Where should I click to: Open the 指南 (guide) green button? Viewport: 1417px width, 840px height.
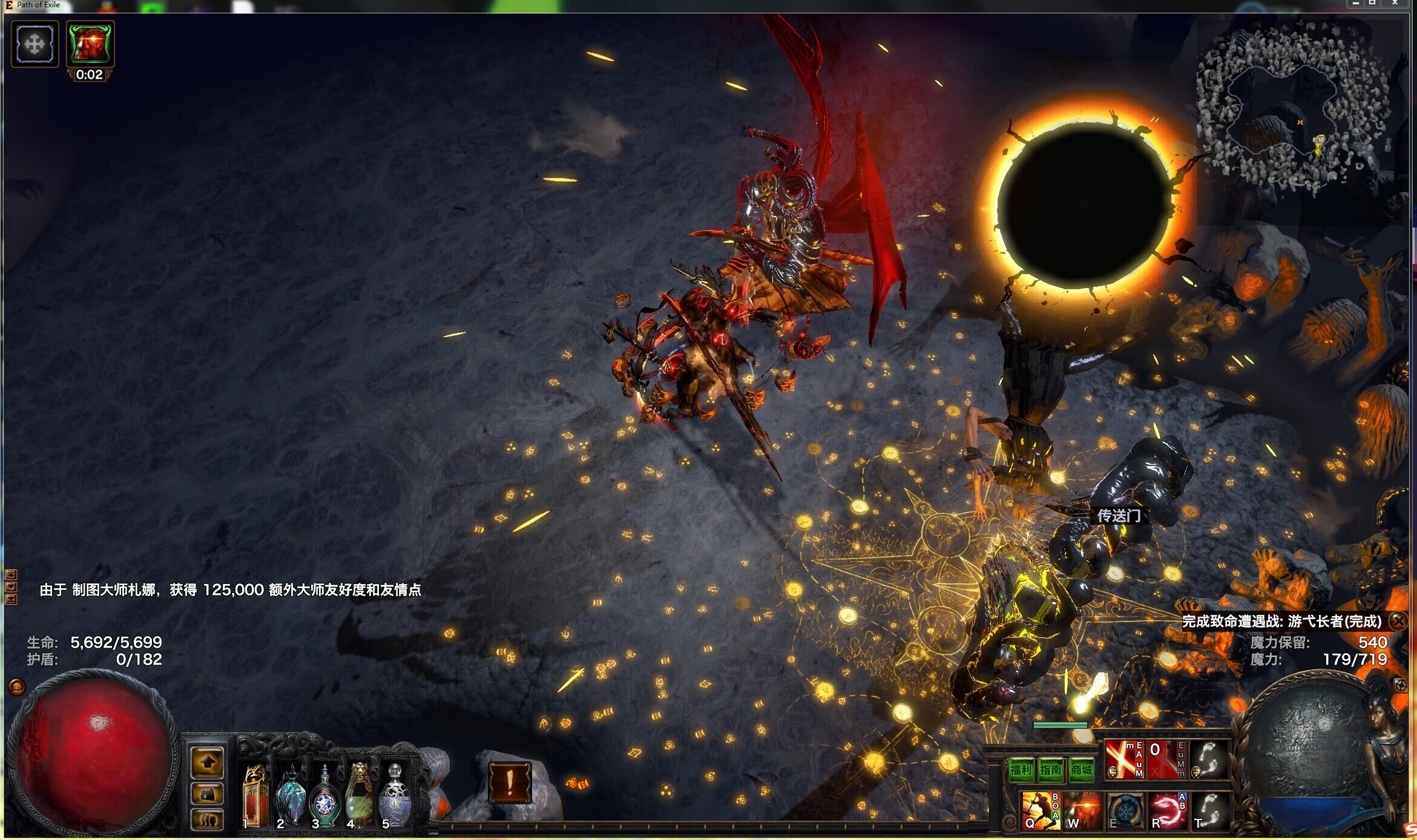(1051, 770)
